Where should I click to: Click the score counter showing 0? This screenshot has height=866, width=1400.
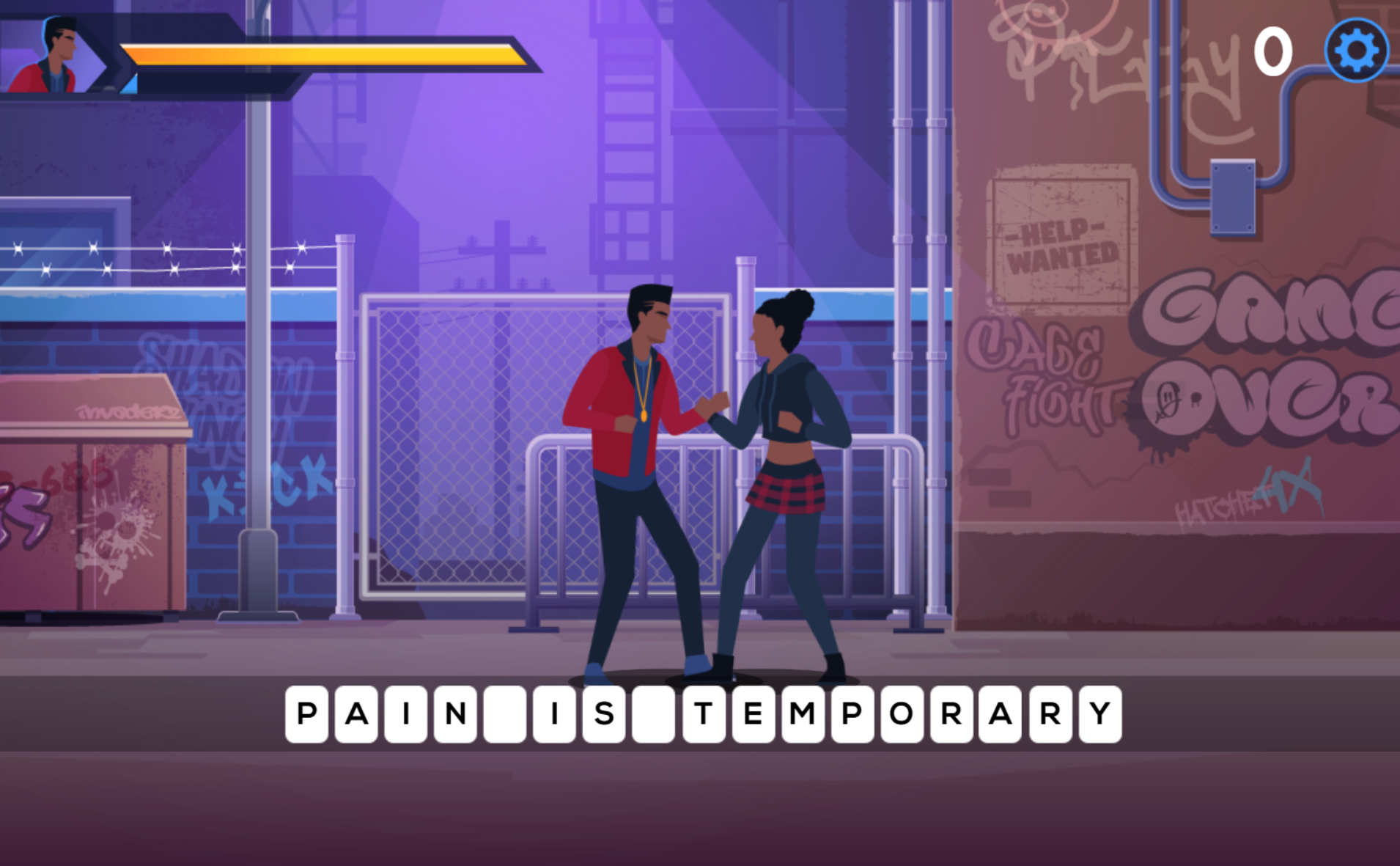pos(1272,50)
